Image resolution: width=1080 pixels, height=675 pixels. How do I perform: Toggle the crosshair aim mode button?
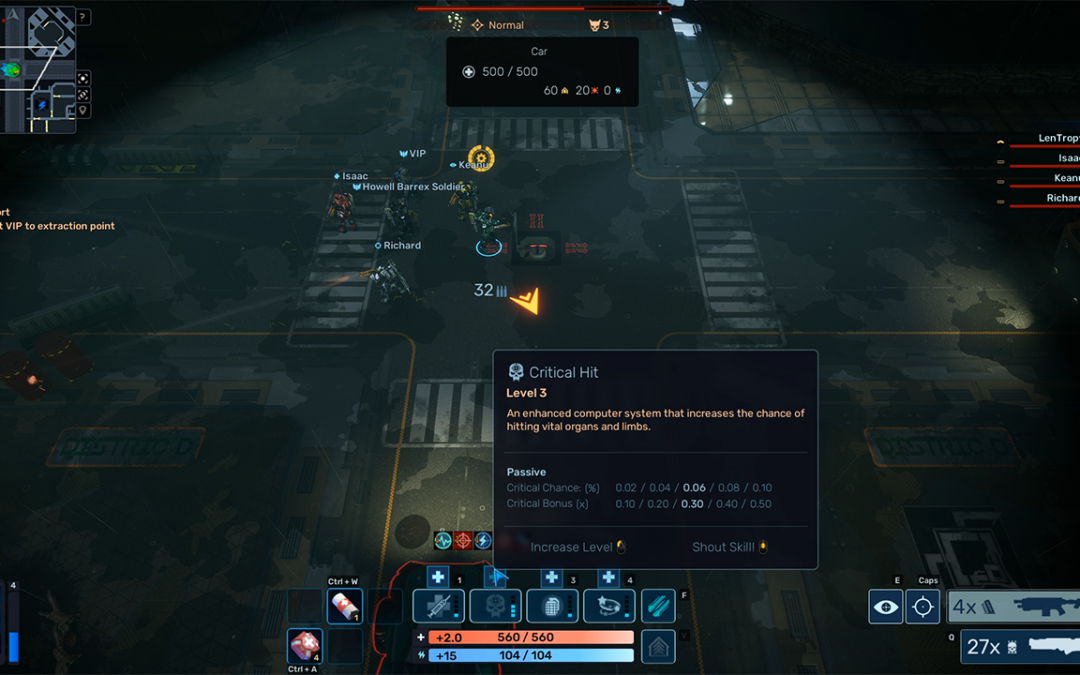coord(923,607)
